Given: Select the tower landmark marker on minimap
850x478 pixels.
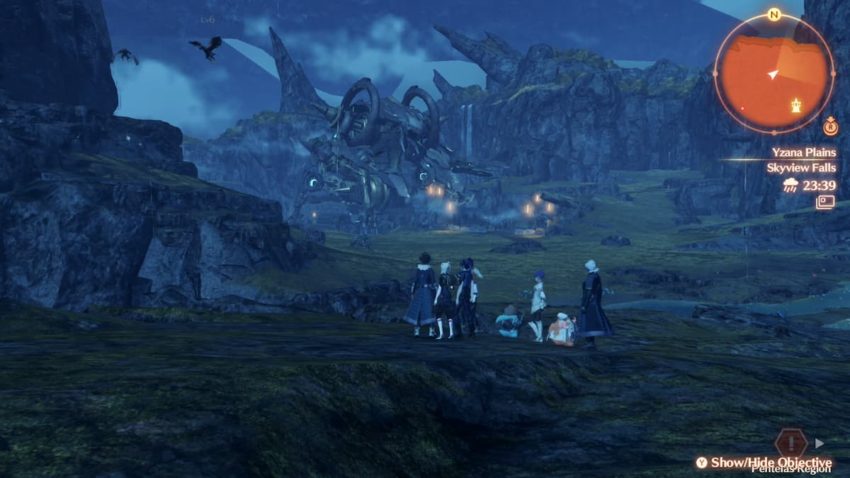Looking at the screenshot, I should click(x=797, y=104).
